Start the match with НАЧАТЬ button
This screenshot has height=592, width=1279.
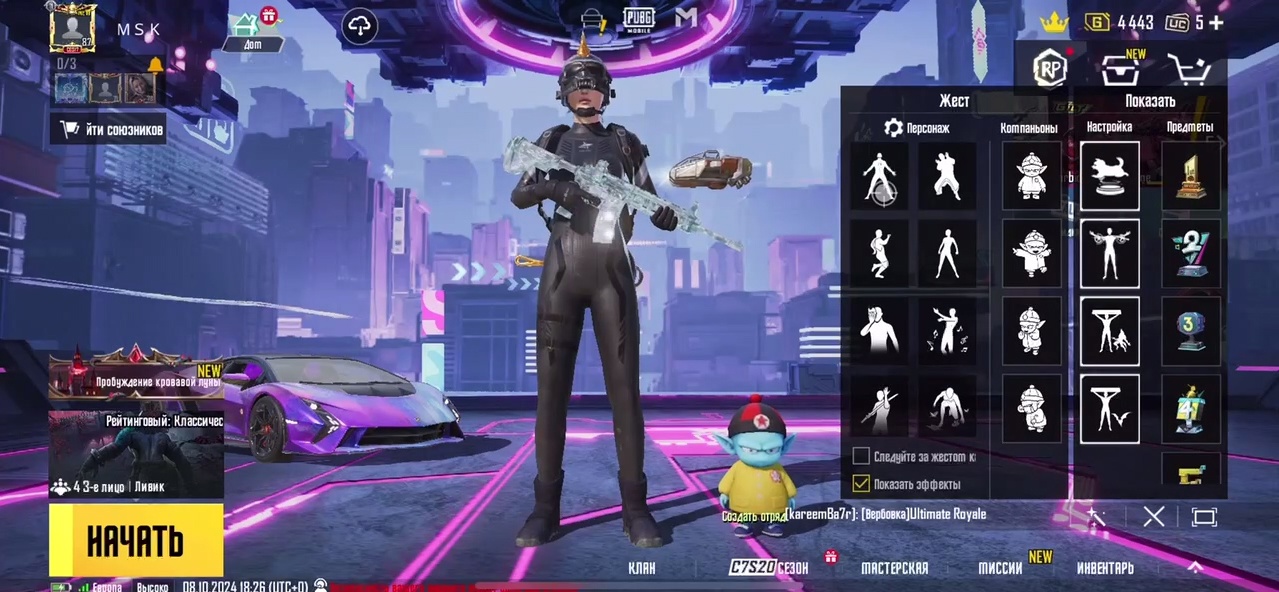point(136,540)
